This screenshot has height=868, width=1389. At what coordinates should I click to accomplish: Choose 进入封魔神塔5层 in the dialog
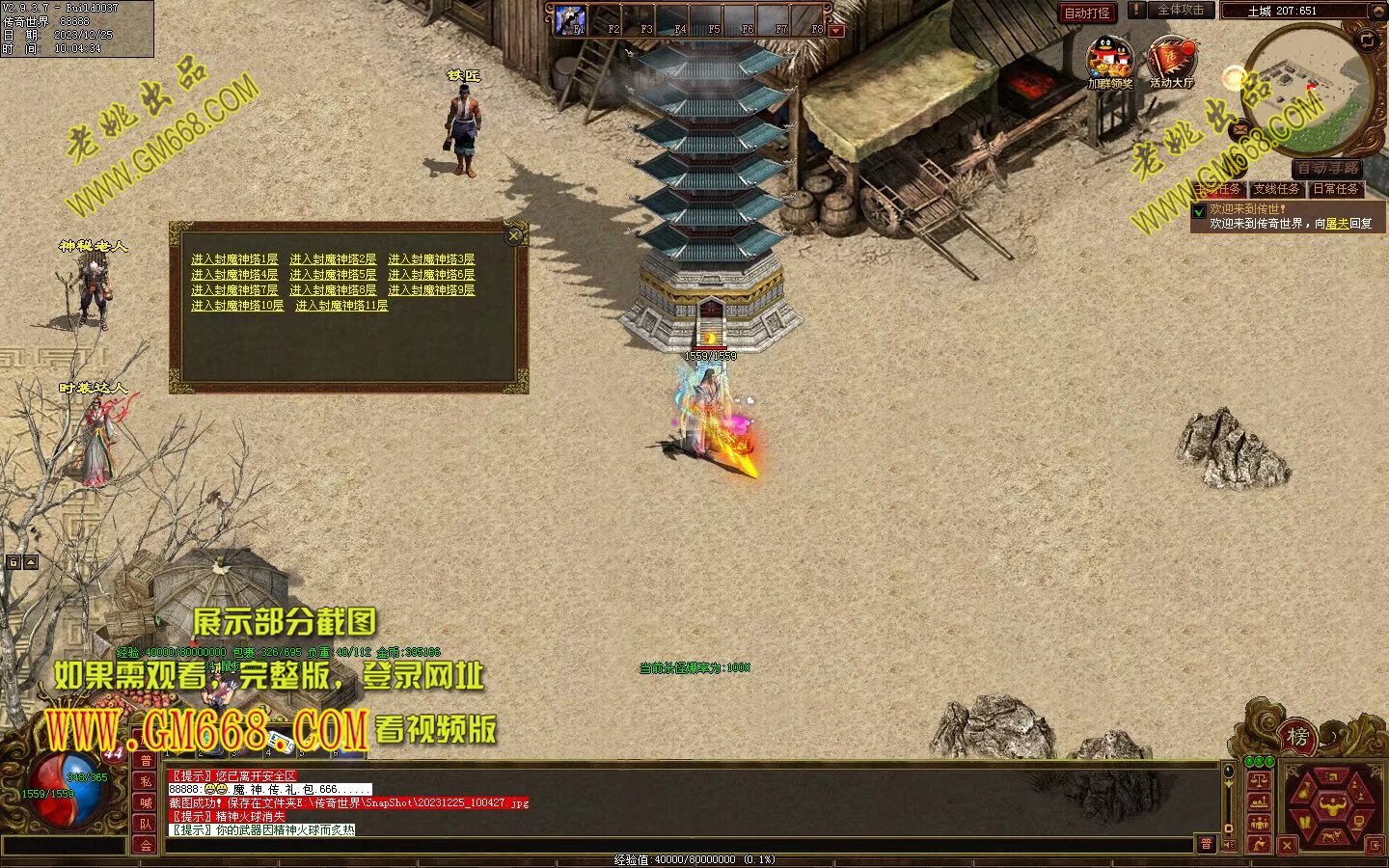pyautogui.click(x=333, y=275)
